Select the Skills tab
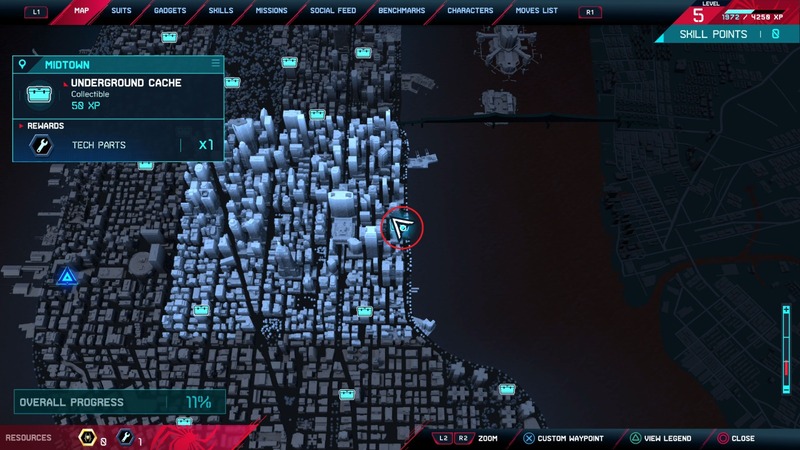The height and width of the screenshot is (450, 800). (x=221, y=11)
